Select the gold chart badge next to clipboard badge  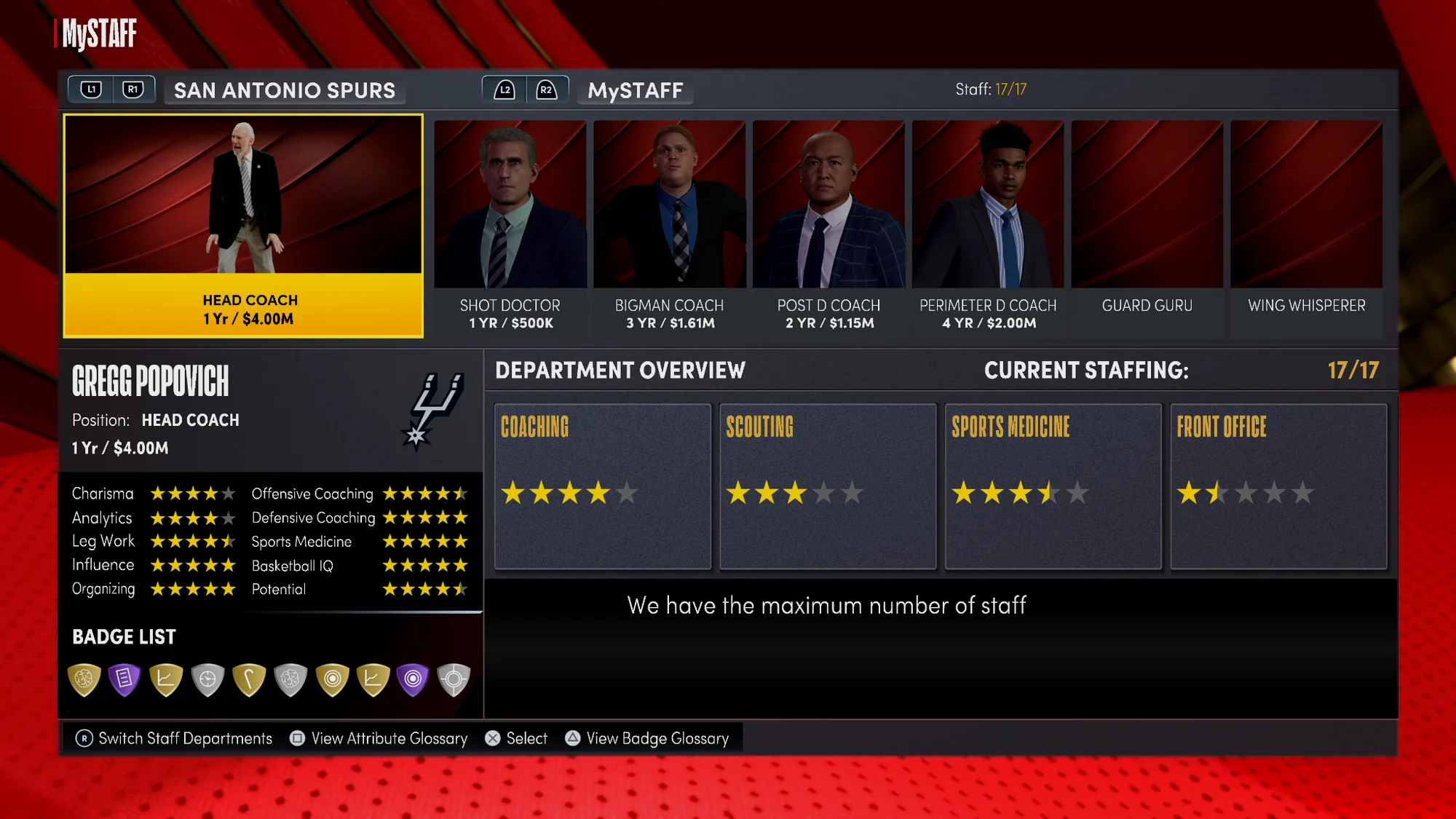(x=166, y=678)
